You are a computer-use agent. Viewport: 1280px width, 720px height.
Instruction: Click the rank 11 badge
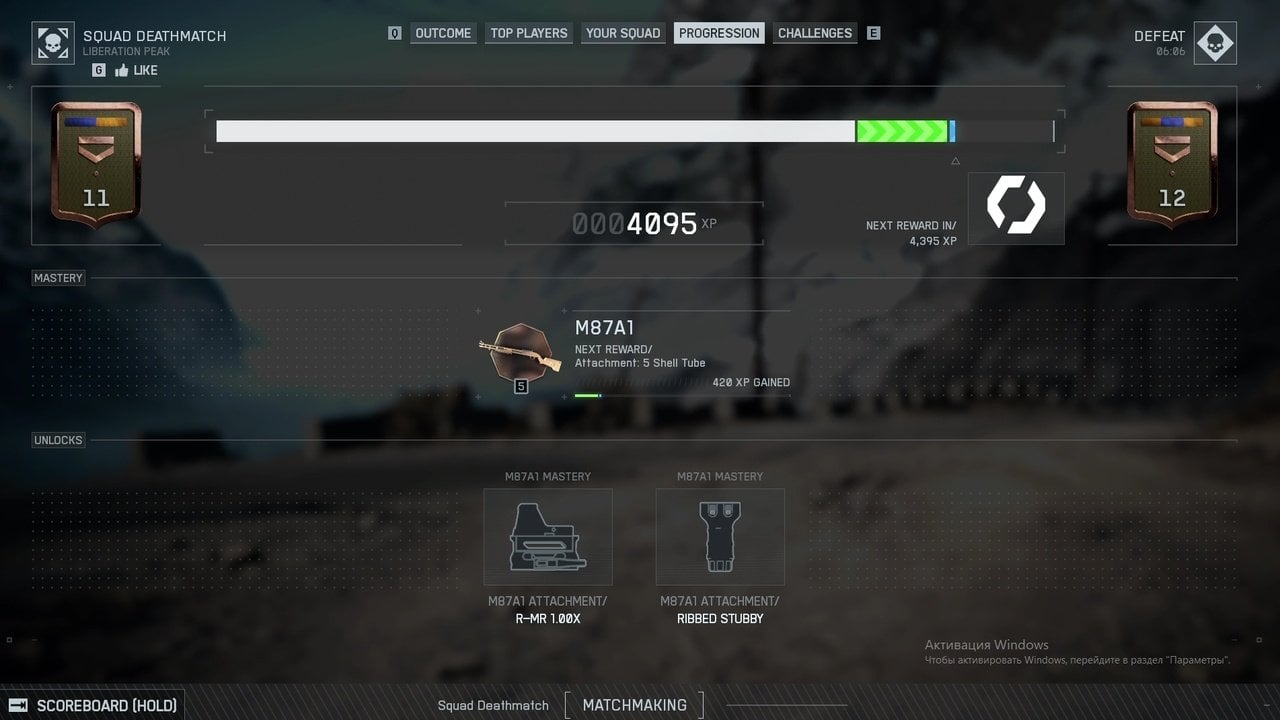click(96, 165)
